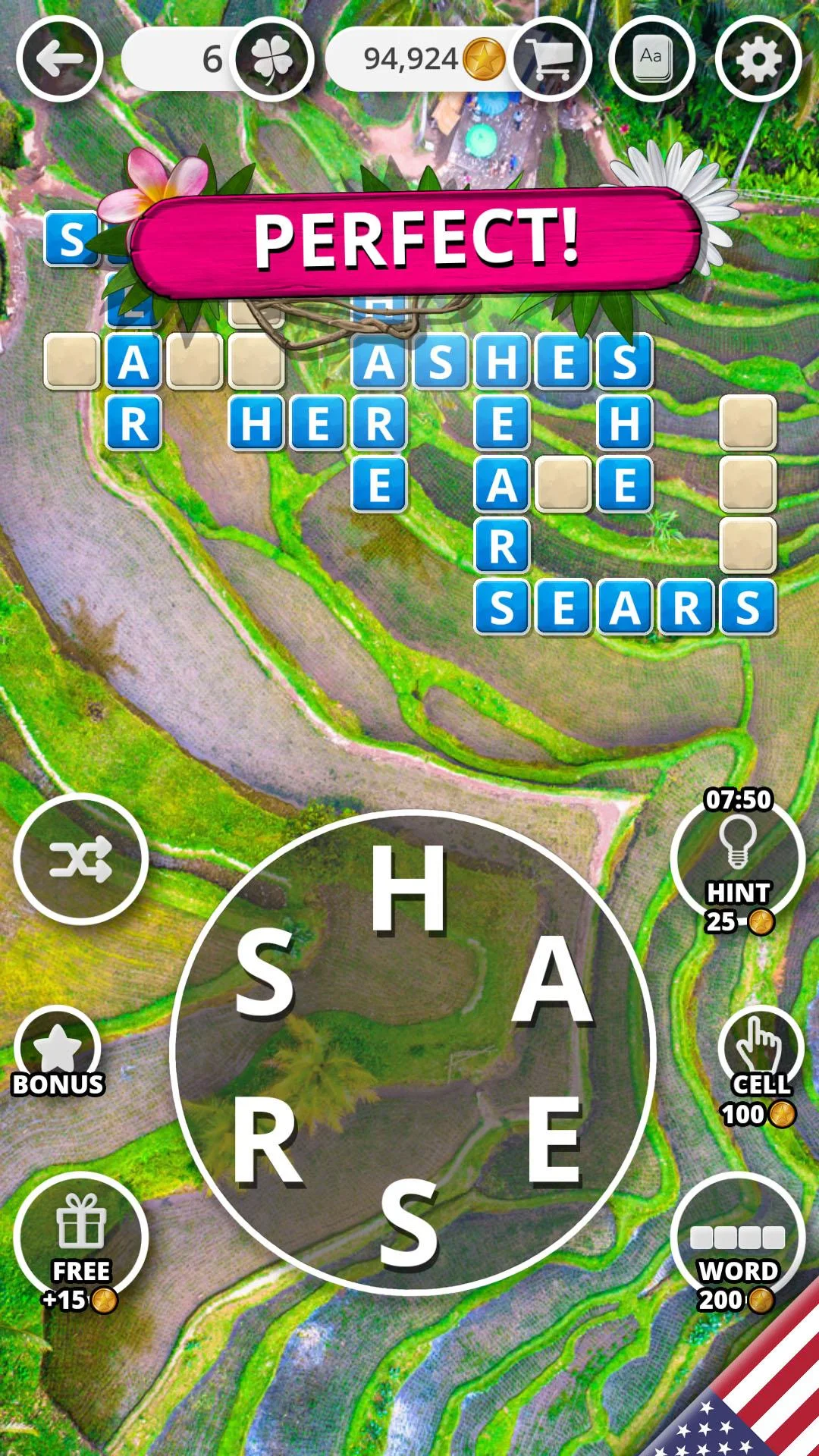819x1456 pixels.
Task: Open the clover bonus counter
Action: (272, 58)
